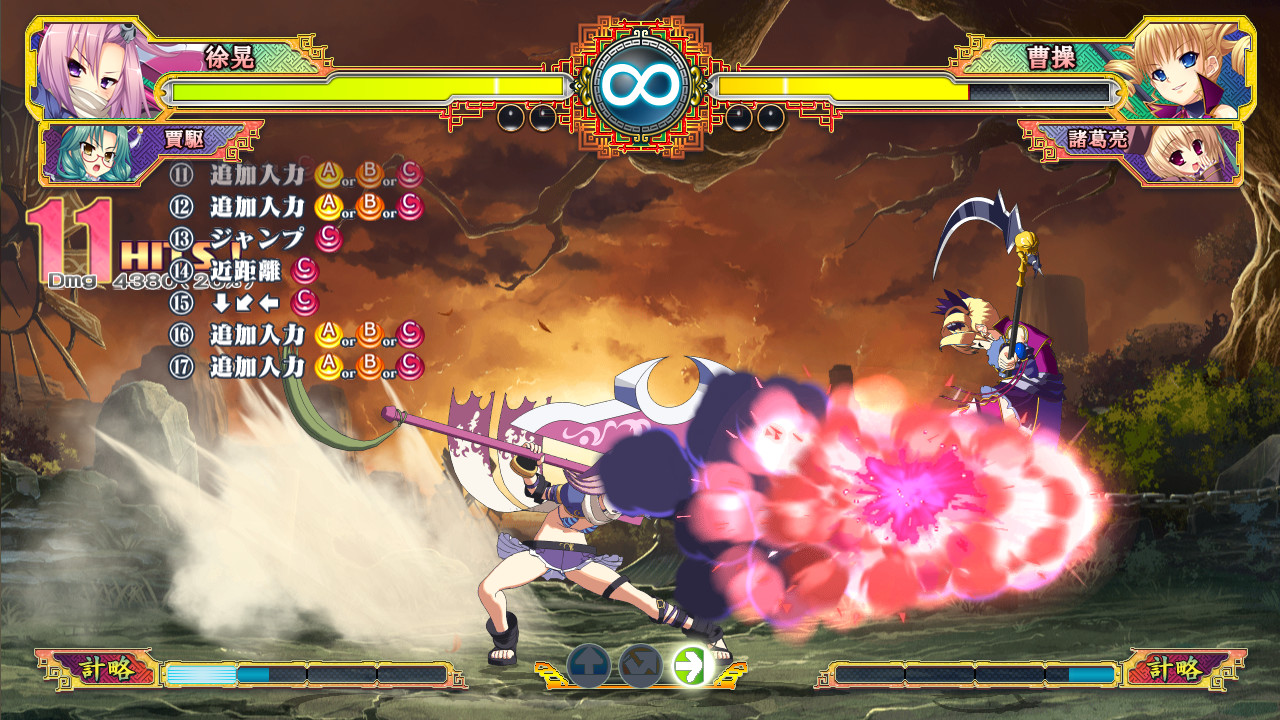Toggle the leftmost round orb on Cao Cao's side

click(738, 117)
